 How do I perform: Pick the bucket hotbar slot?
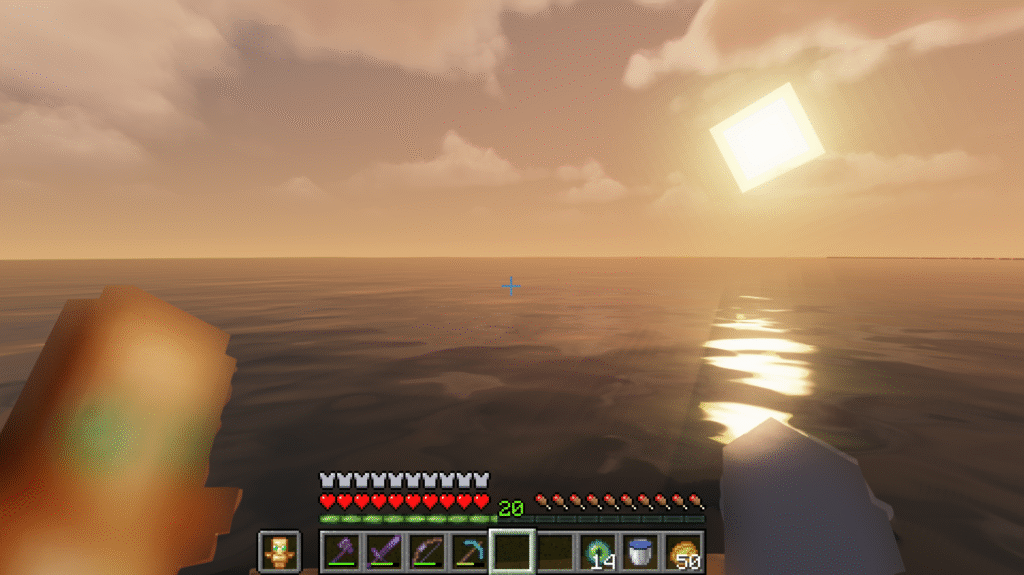pyautogui.click(x=642, y=551)
